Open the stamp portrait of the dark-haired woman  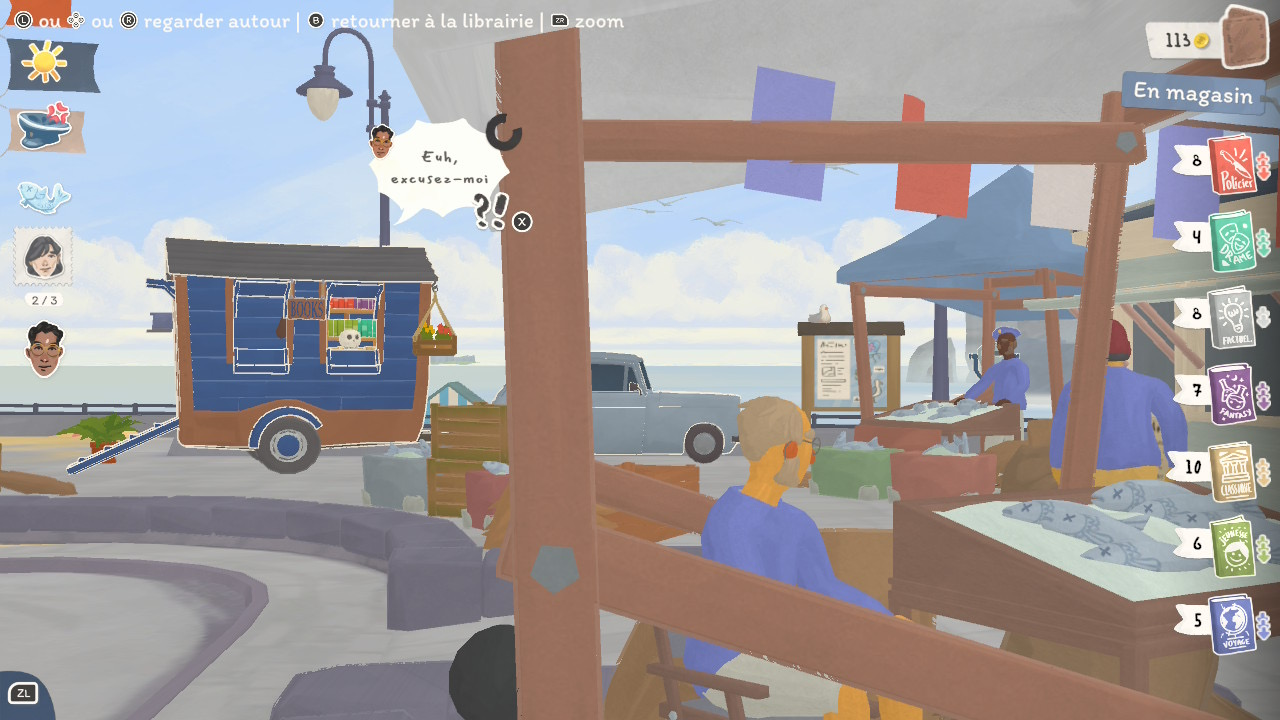(43, 256)
